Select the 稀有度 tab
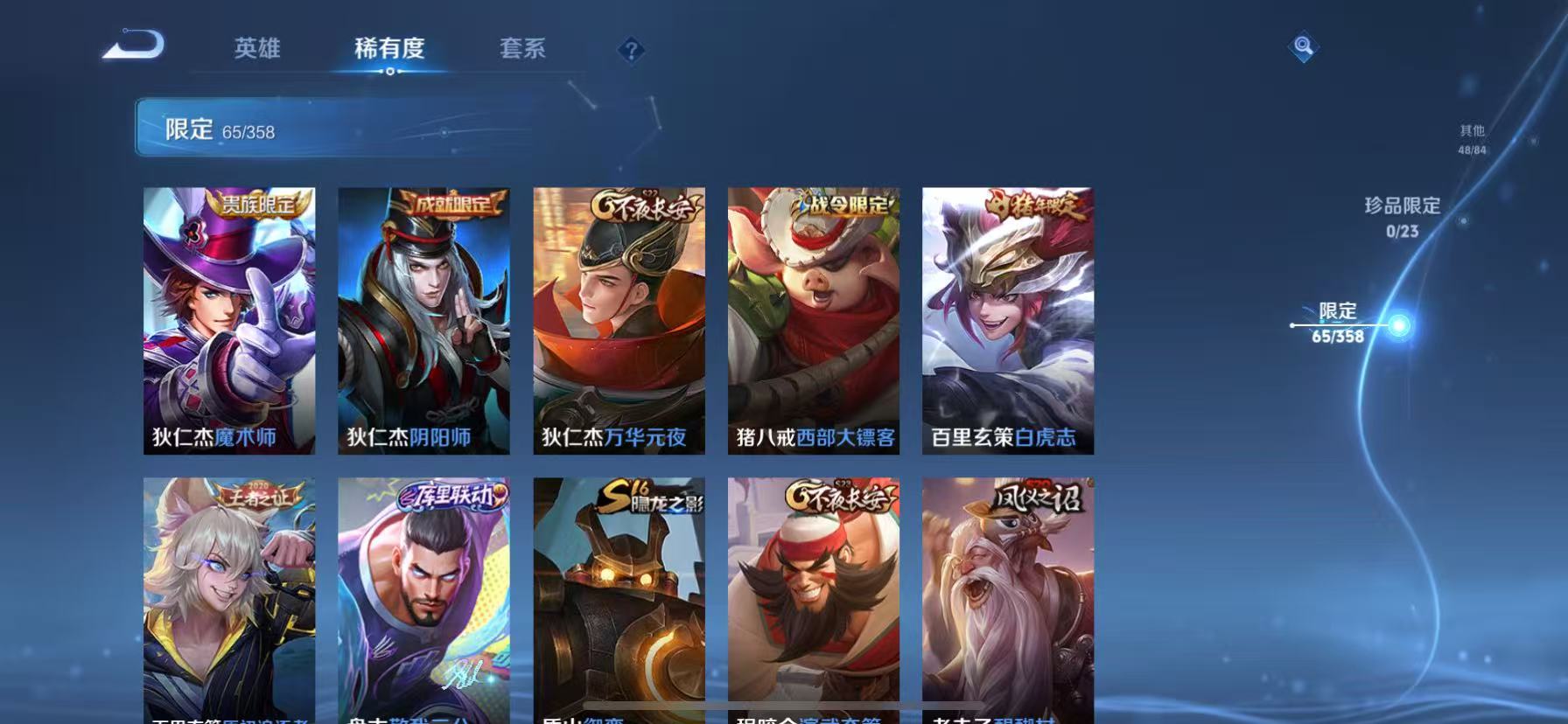The image size is (1568, 724). pyautogui.click(x=391, y=50)
